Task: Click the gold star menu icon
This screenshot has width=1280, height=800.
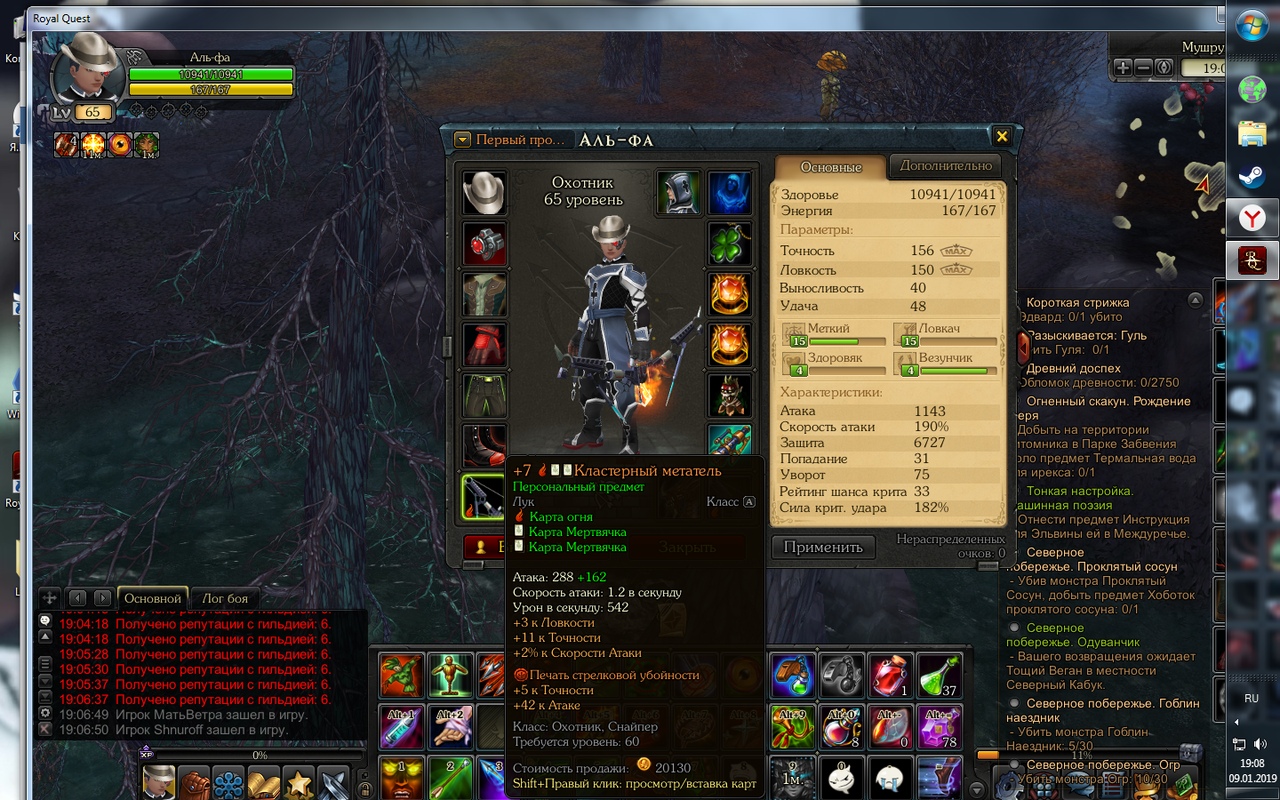Action: 298,782
